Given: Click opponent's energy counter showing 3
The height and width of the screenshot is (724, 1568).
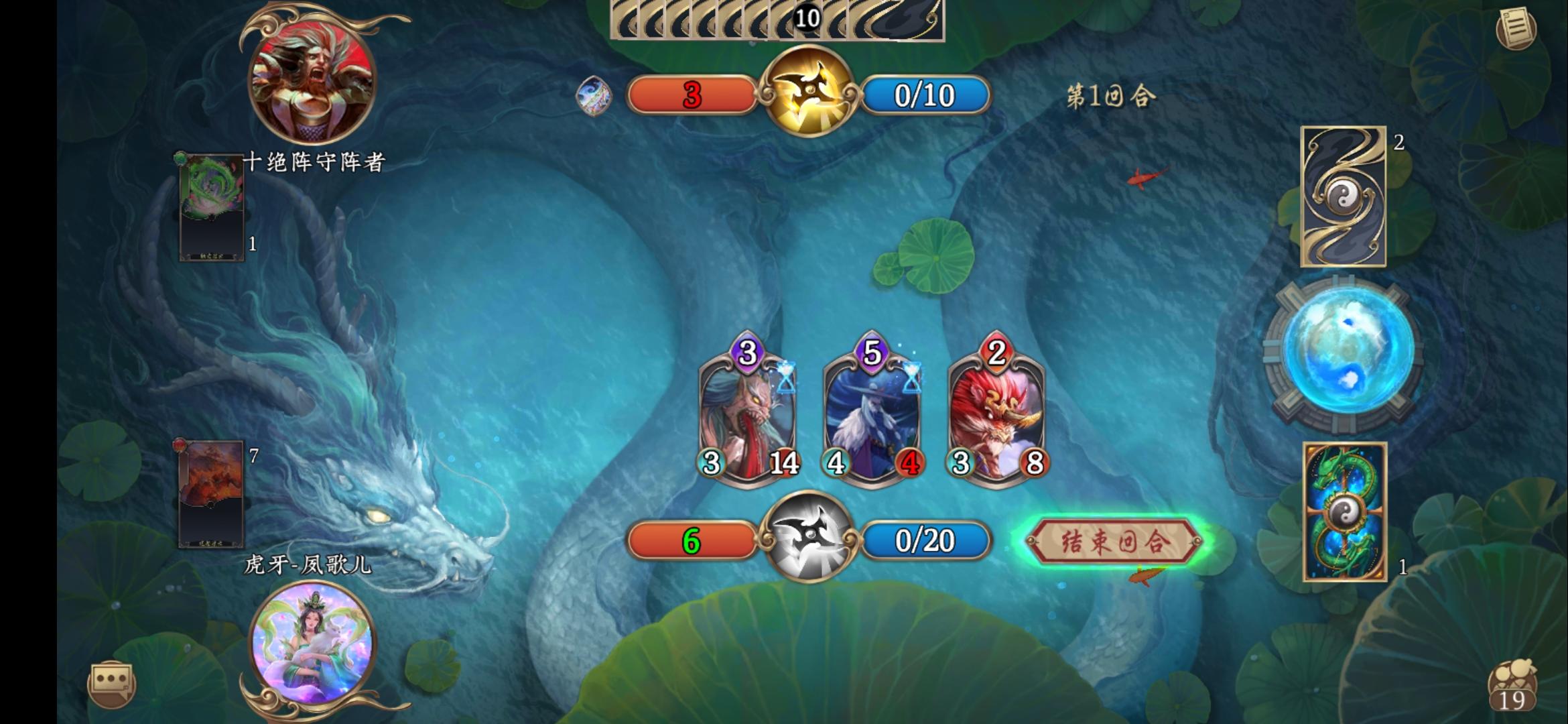Looking at the screenshot, I should coord(692,95).
